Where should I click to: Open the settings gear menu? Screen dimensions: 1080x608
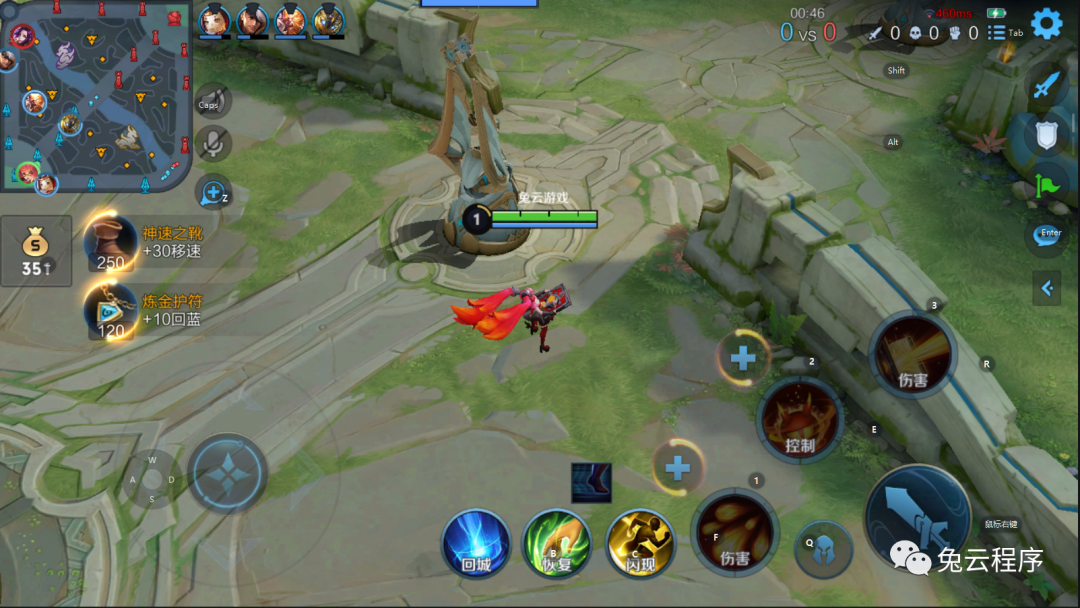click(1046, 23)
